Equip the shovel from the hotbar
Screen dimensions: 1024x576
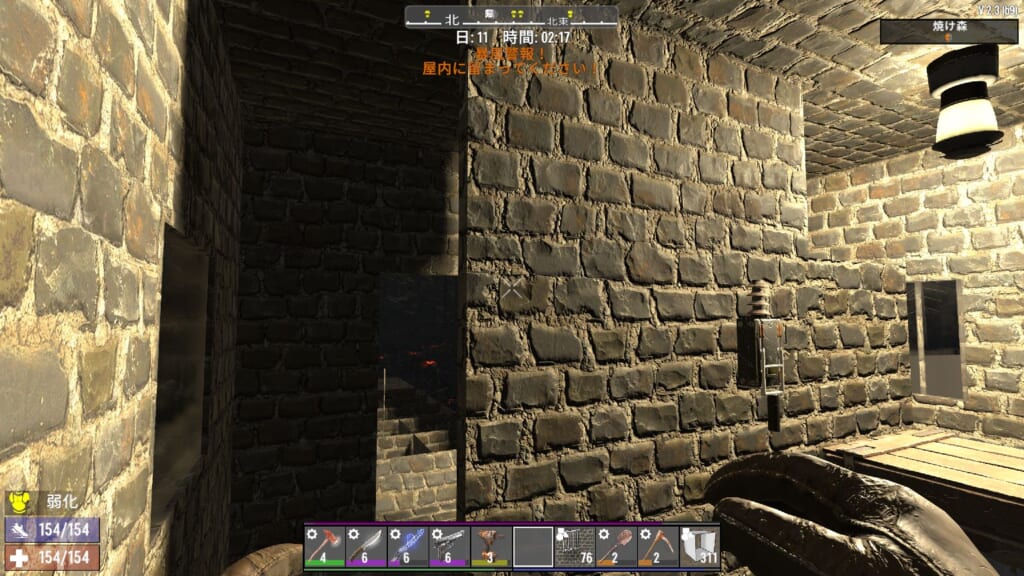[x=616, y=547]
